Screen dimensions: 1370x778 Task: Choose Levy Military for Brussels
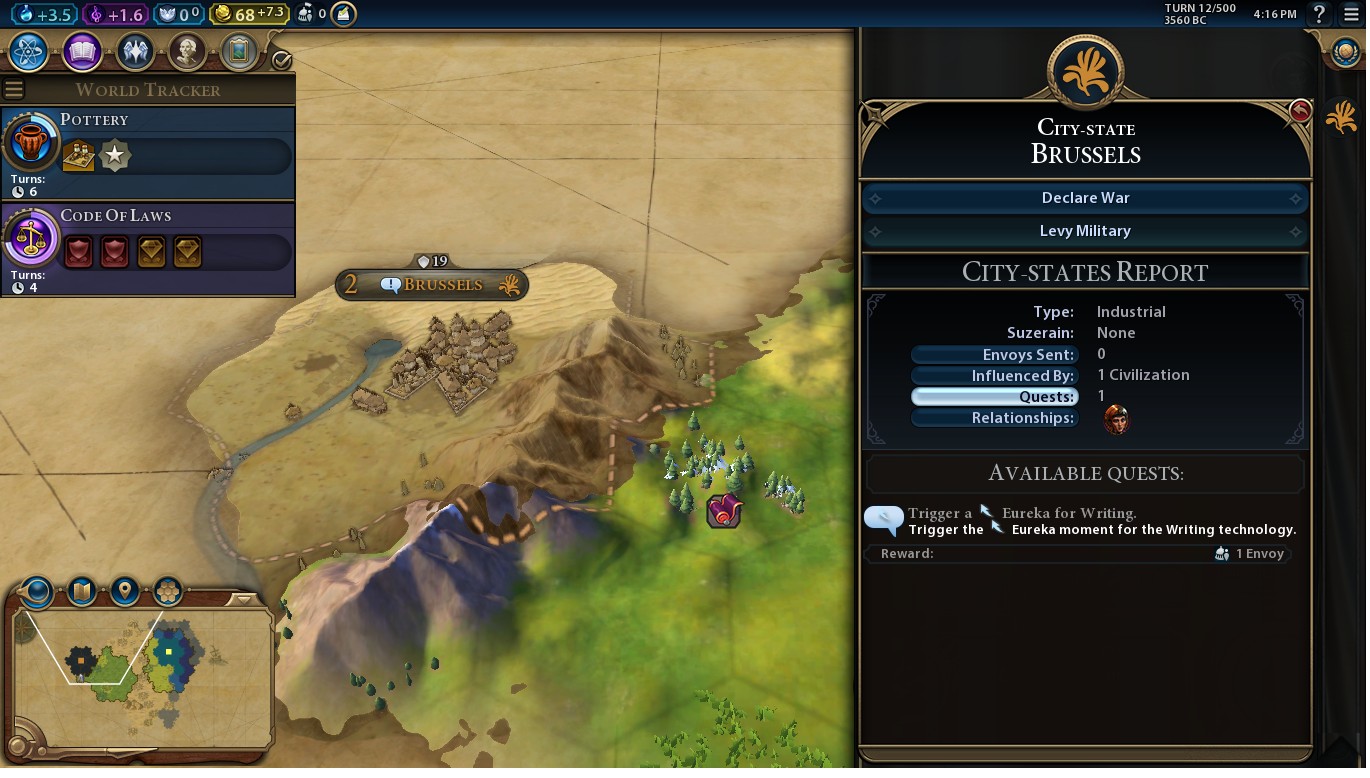click(x=1085, y=231)
